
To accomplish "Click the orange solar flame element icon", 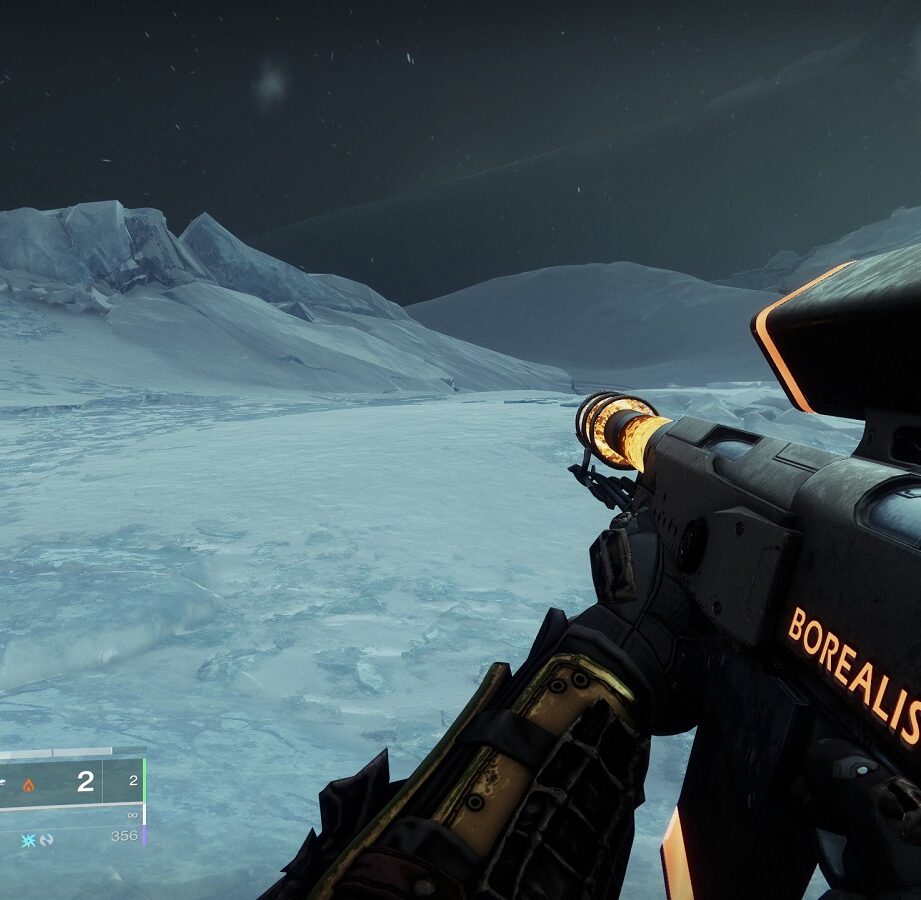I will [x=29, y=785].
